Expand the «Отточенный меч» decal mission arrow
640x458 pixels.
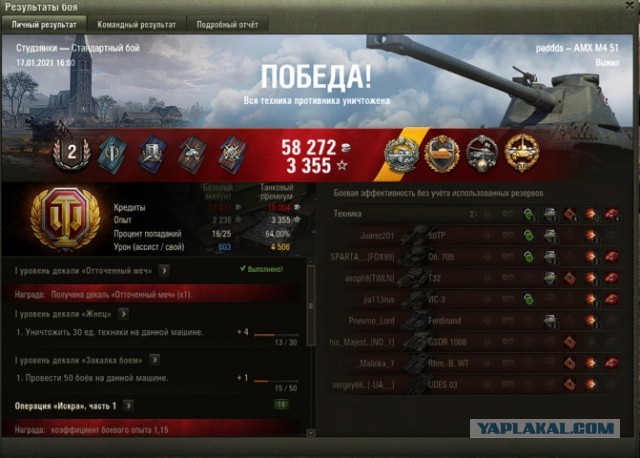(x=163, y=269)
